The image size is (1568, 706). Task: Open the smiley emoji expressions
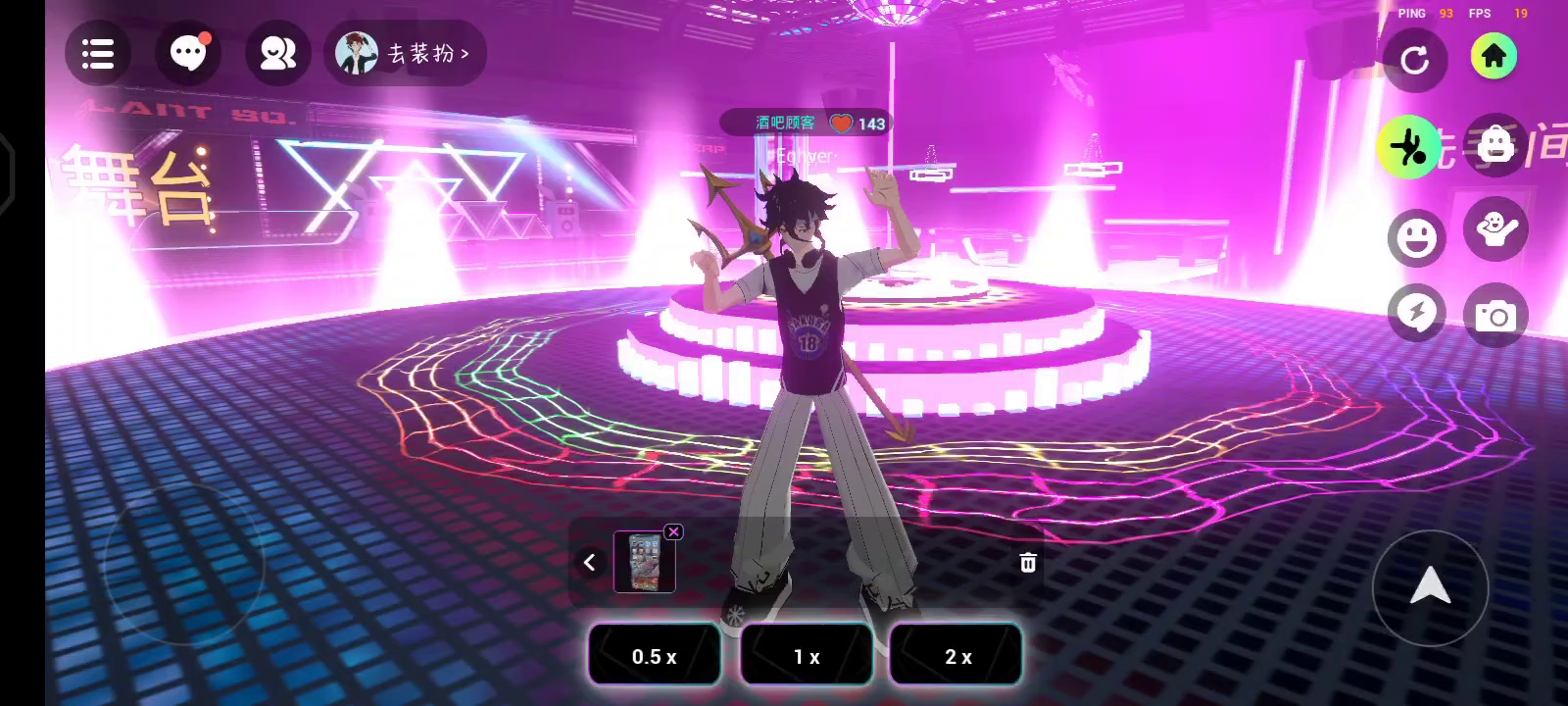click(1416, 237)
